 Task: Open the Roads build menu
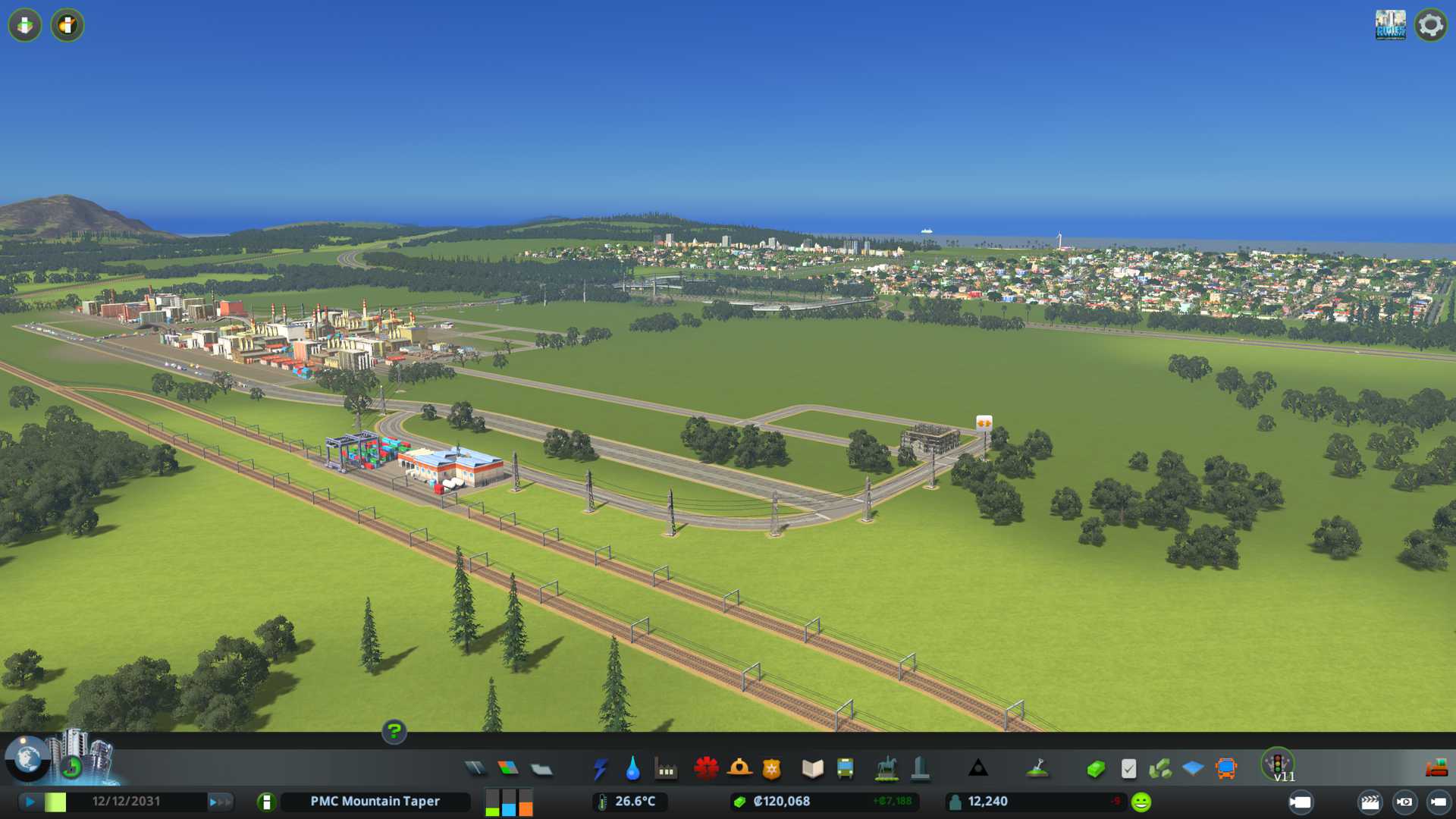click(x=475, y=769)
